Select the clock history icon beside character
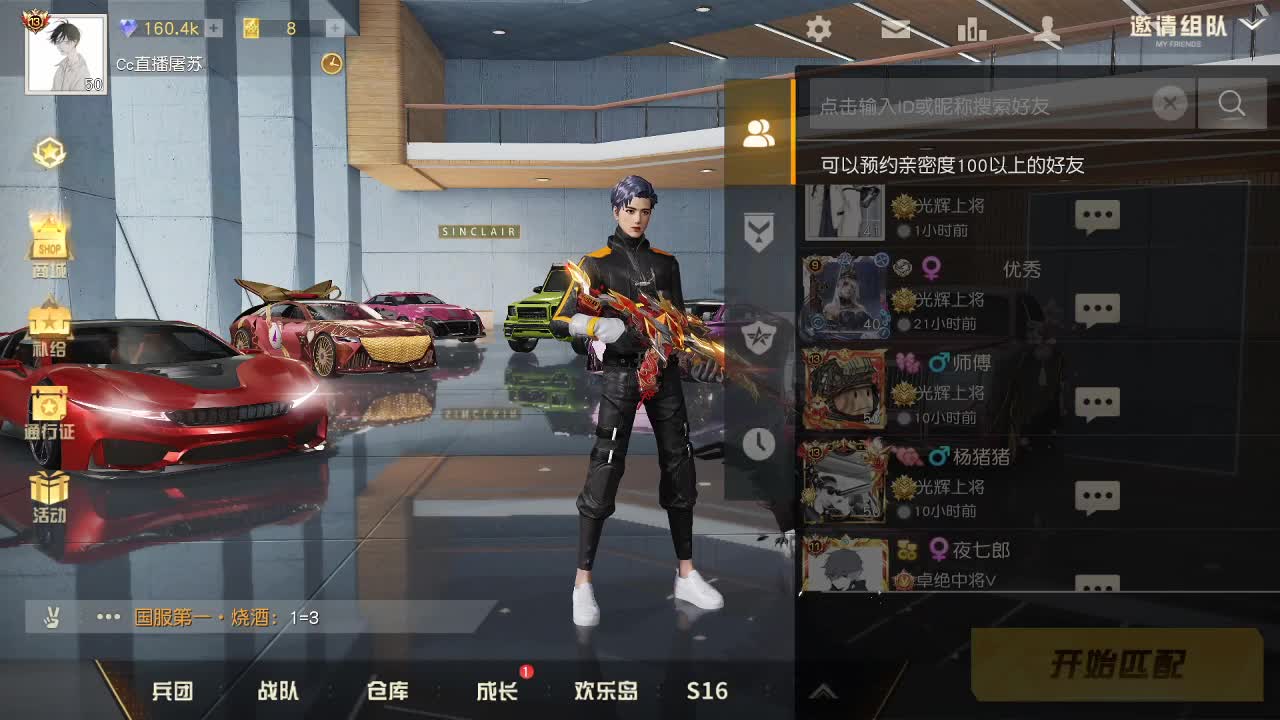This screenshot has width=1280, height=720. tap(758, 443)
